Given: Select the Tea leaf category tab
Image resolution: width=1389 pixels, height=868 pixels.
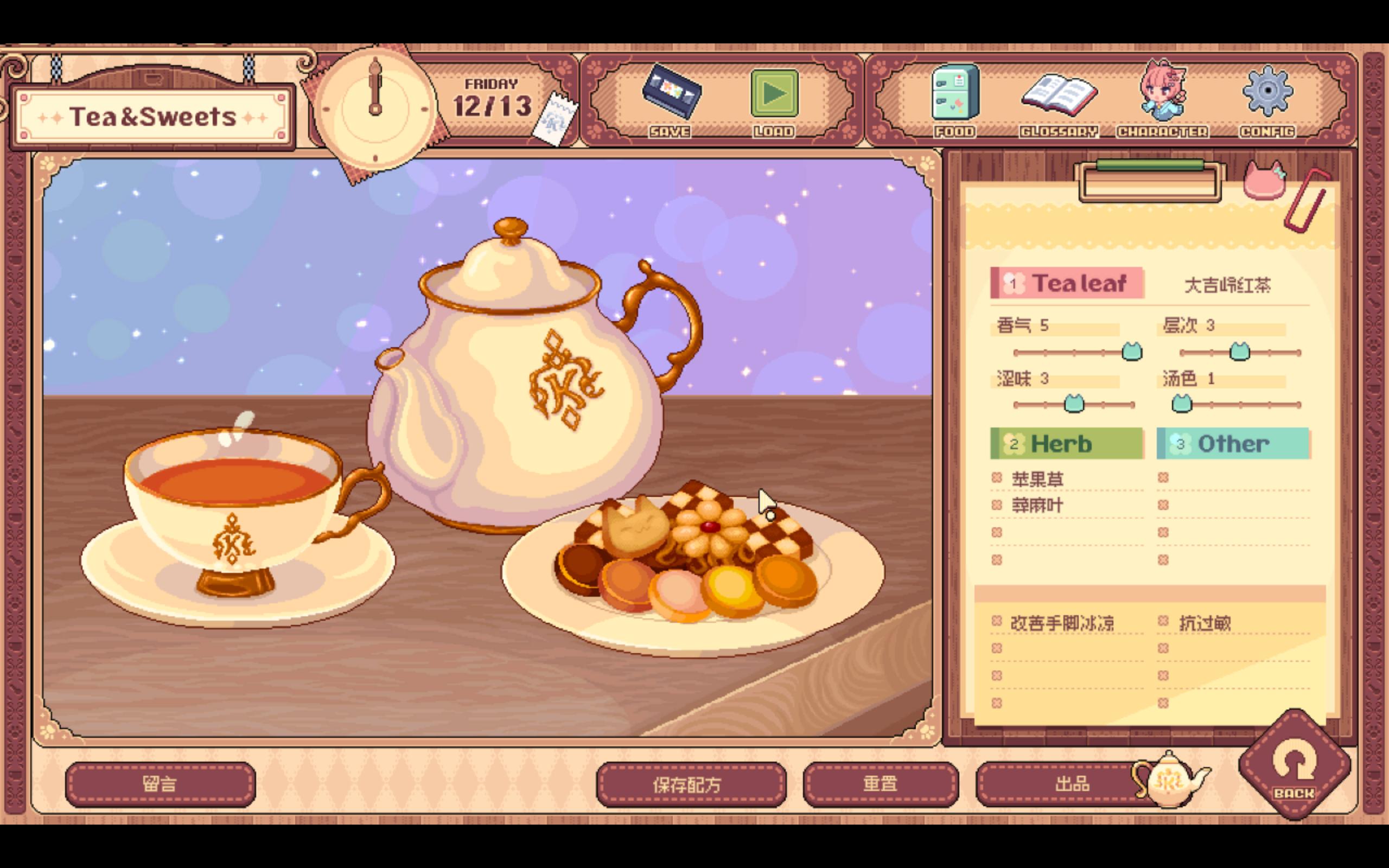Looking at the screenshot, I should coord(1066,283).
